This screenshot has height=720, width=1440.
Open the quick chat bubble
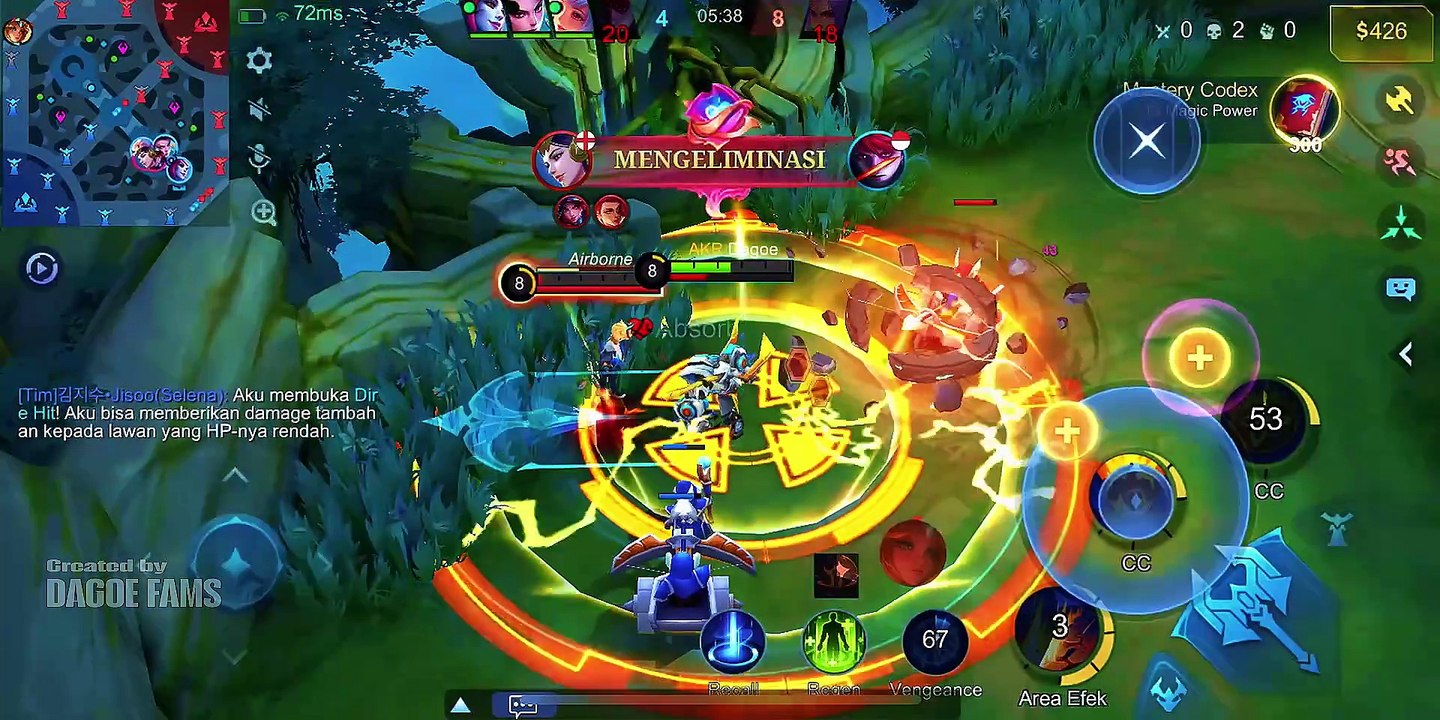point(1400,289)
